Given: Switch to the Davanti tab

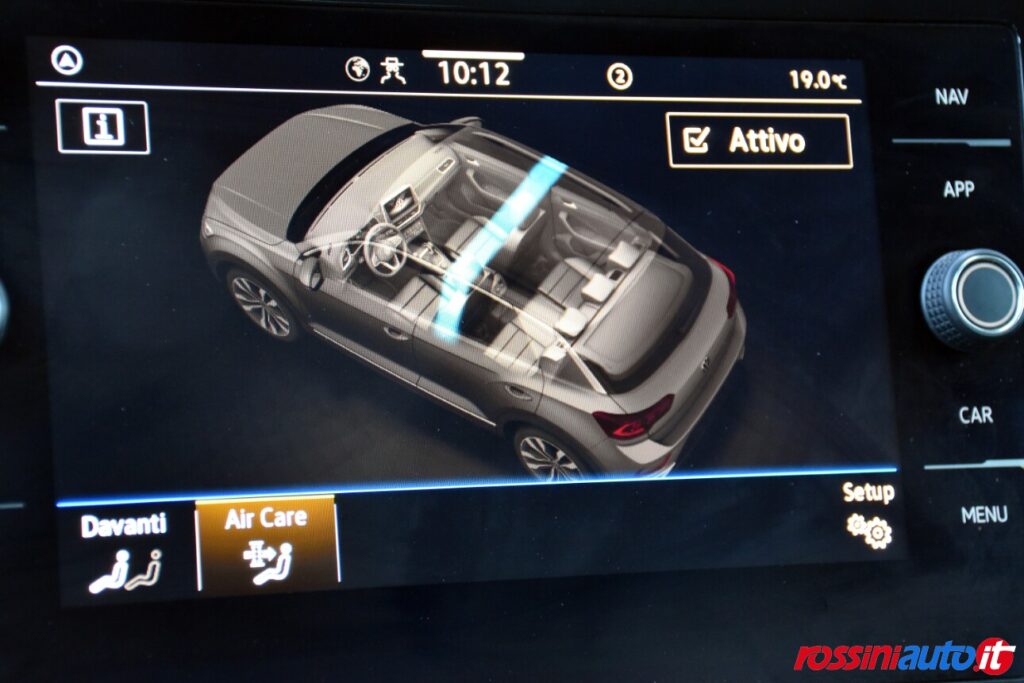Looking at the screenshot, I should click(124, 552).
